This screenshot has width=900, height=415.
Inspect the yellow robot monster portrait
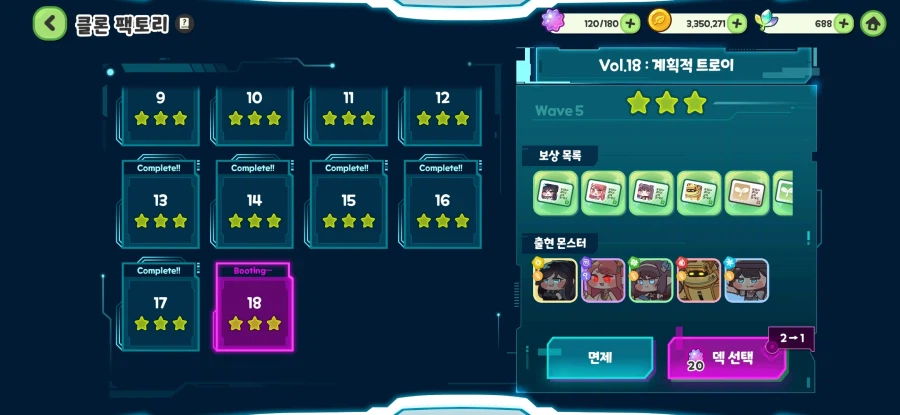[x=699, y=281]
